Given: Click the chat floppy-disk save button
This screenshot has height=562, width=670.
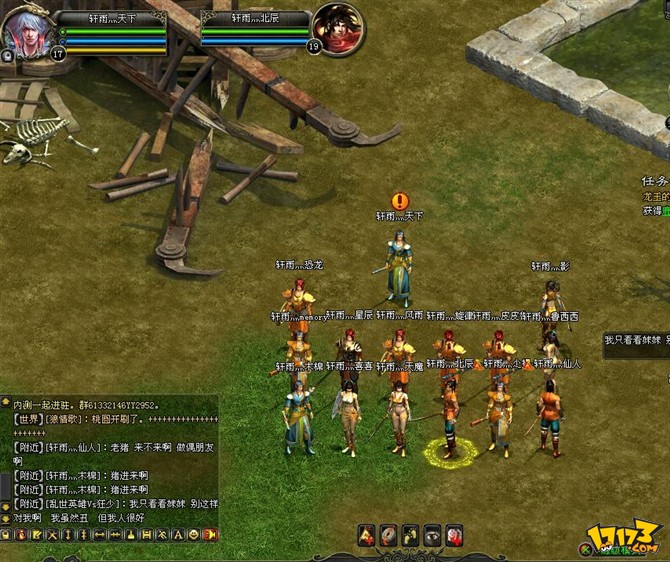Looking at the screenshot, I should point(147,536).
